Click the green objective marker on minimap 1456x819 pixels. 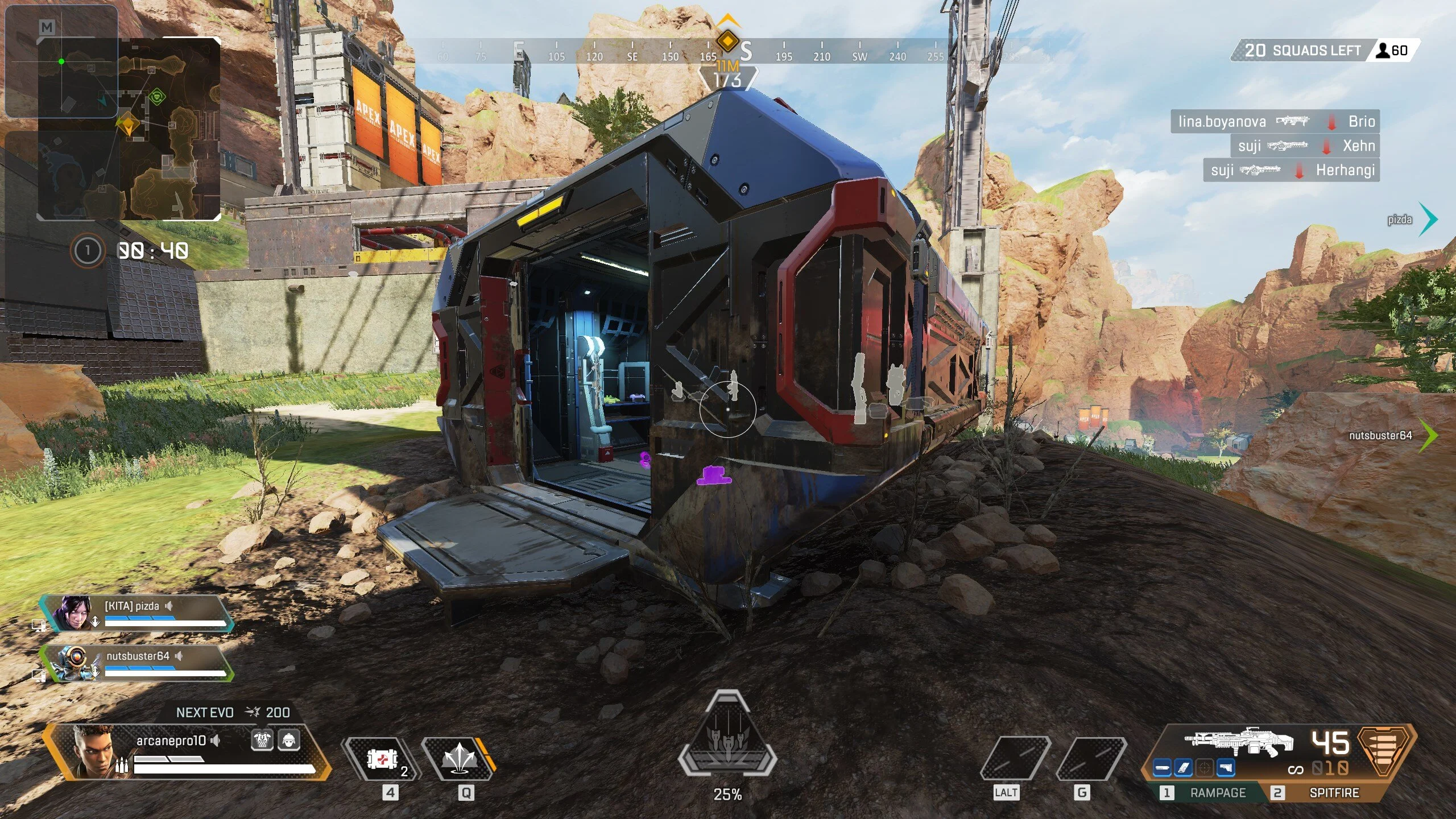(x=157, y=97)
